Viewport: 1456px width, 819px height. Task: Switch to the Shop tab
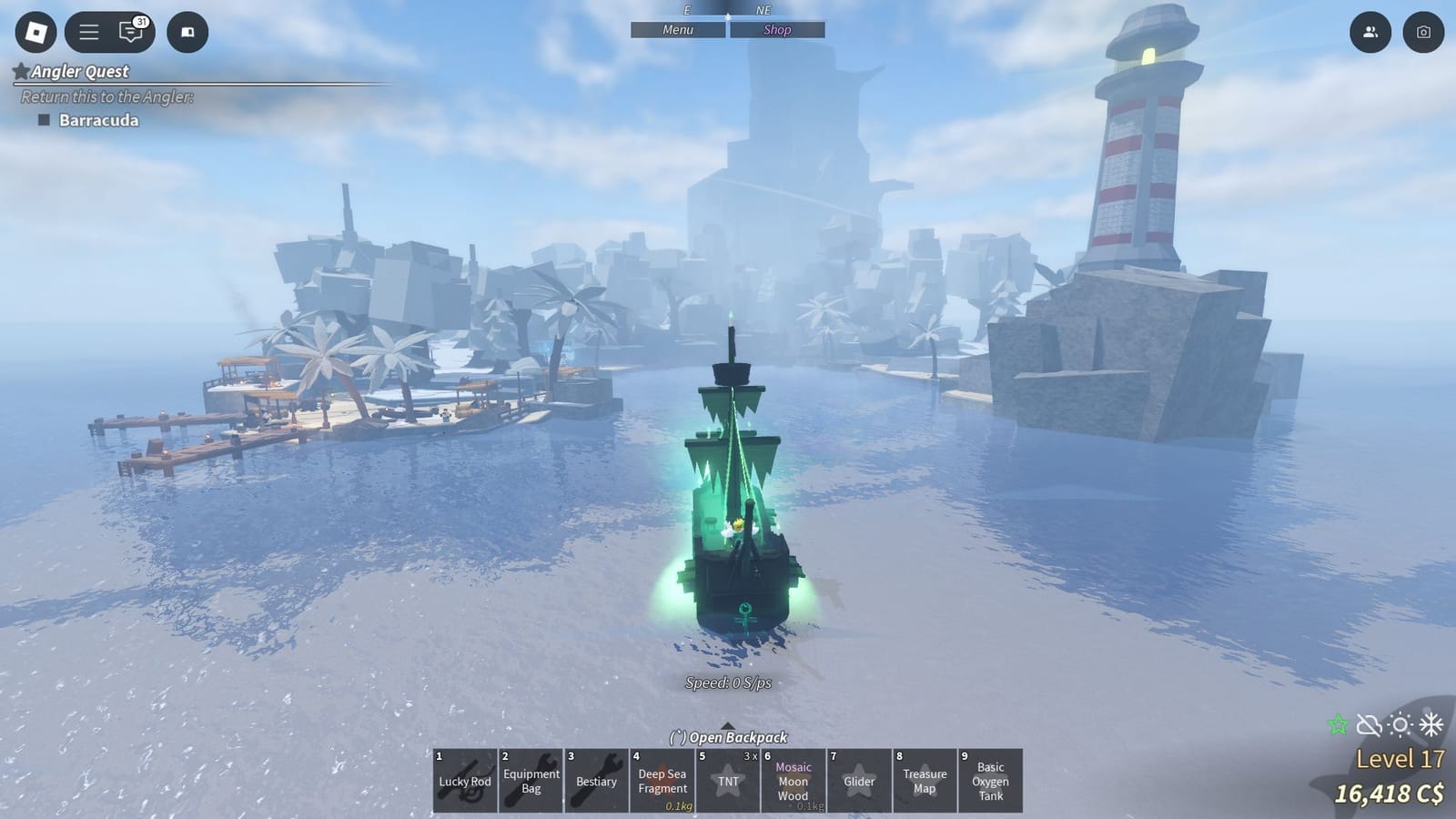pos(775,29)
